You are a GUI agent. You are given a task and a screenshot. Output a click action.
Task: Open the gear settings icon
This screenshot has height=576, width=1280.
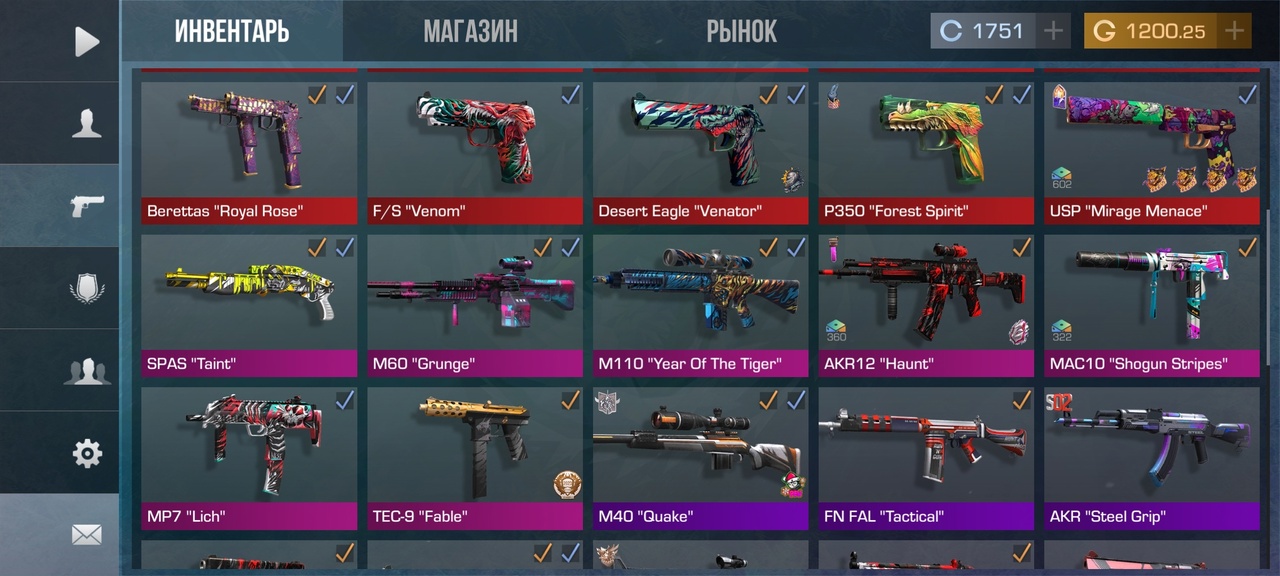coord(87,453)
